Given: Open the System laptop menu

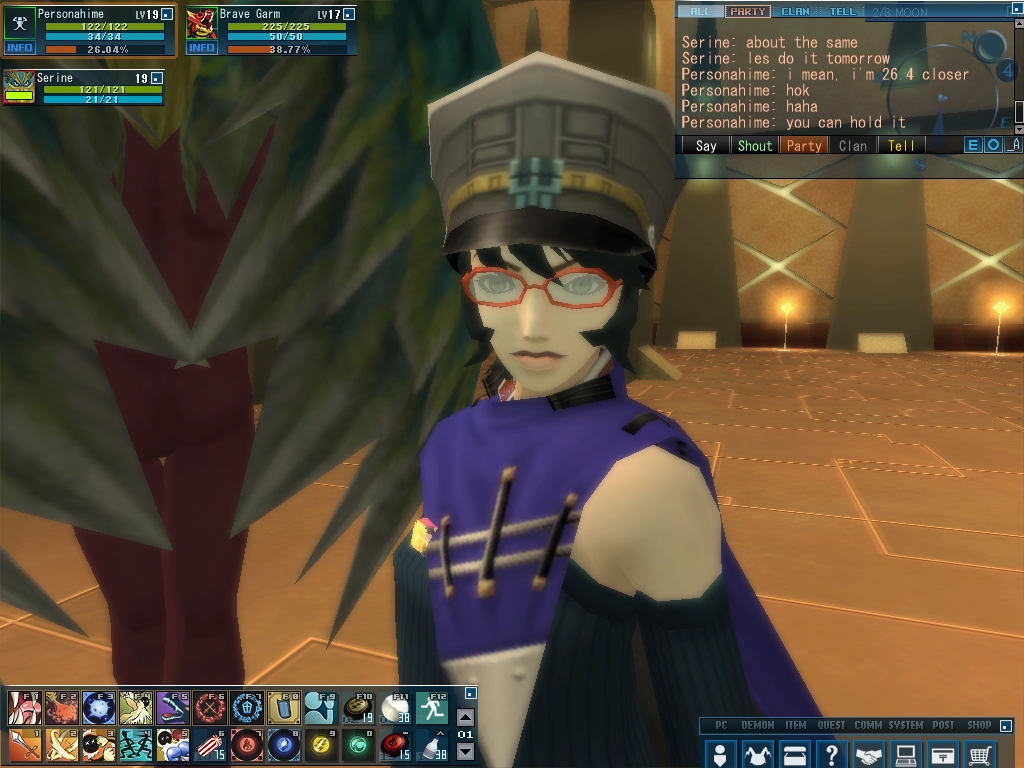Looking at the screenshot, I should [x=906, y=753].
